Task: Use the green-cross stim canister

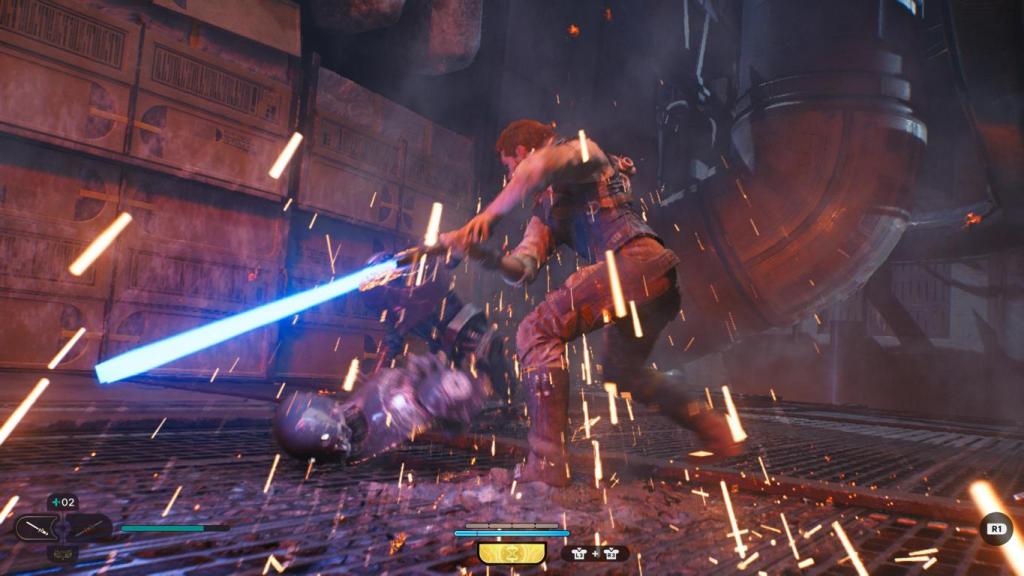Action: 61,502
